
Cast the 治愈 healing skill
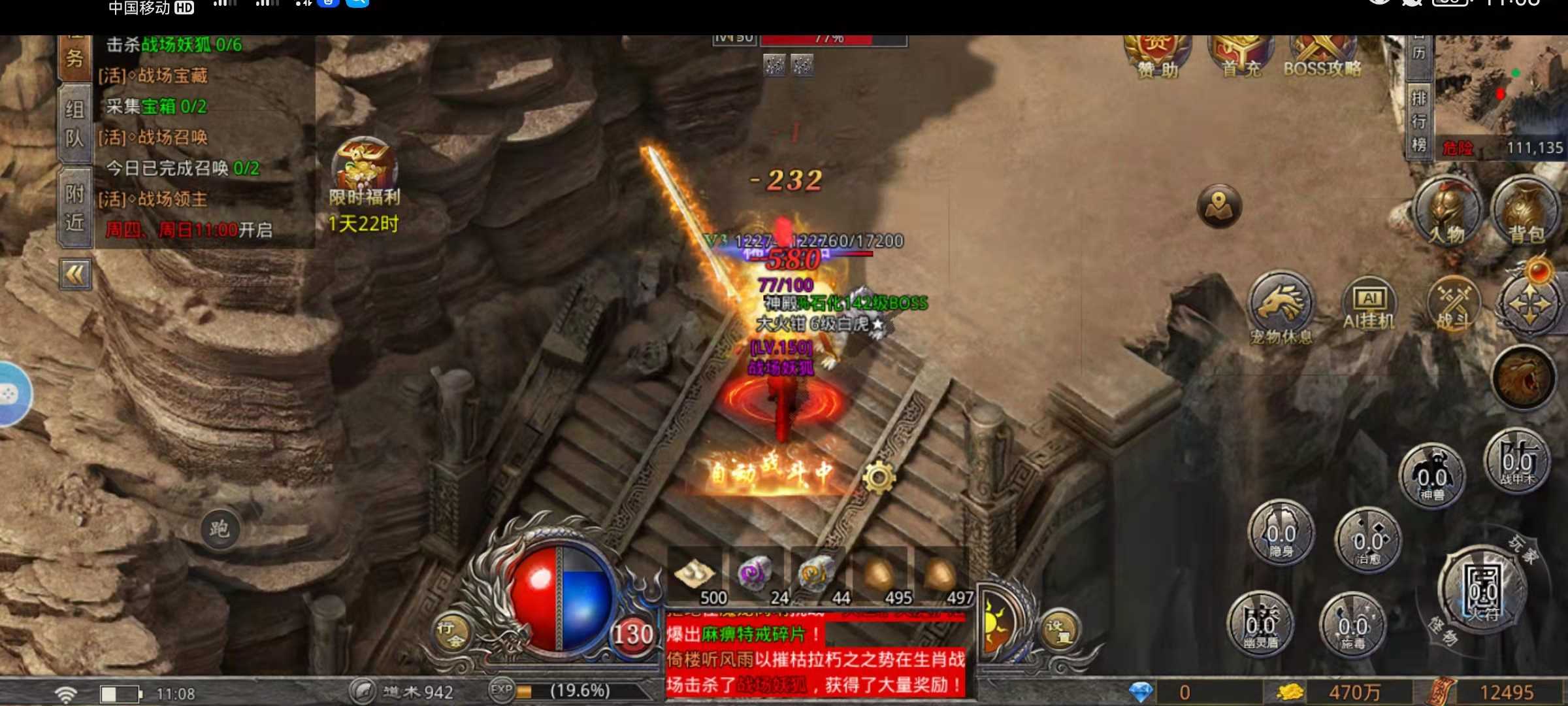tap(1367, 540)
